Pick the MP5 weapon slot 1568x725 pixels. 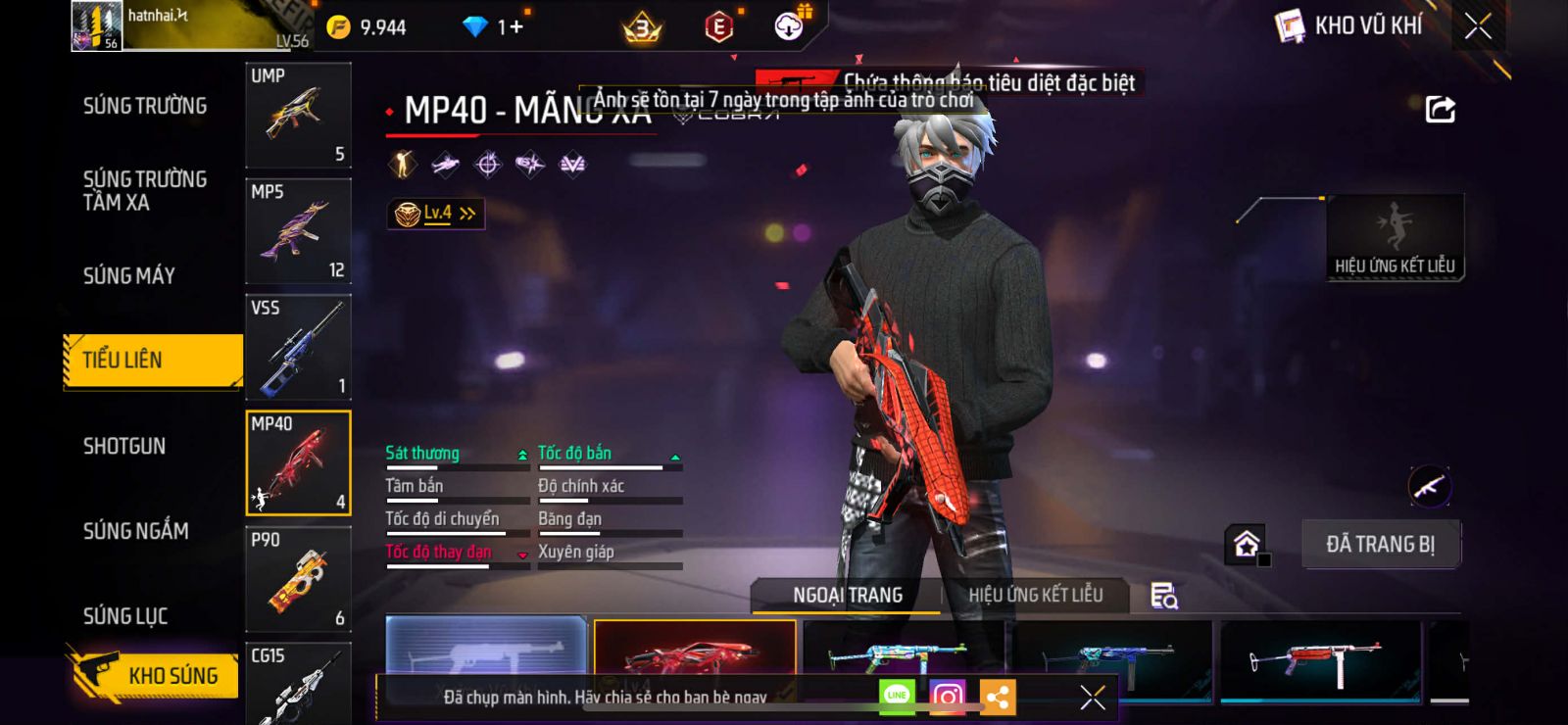coord(298,231)
